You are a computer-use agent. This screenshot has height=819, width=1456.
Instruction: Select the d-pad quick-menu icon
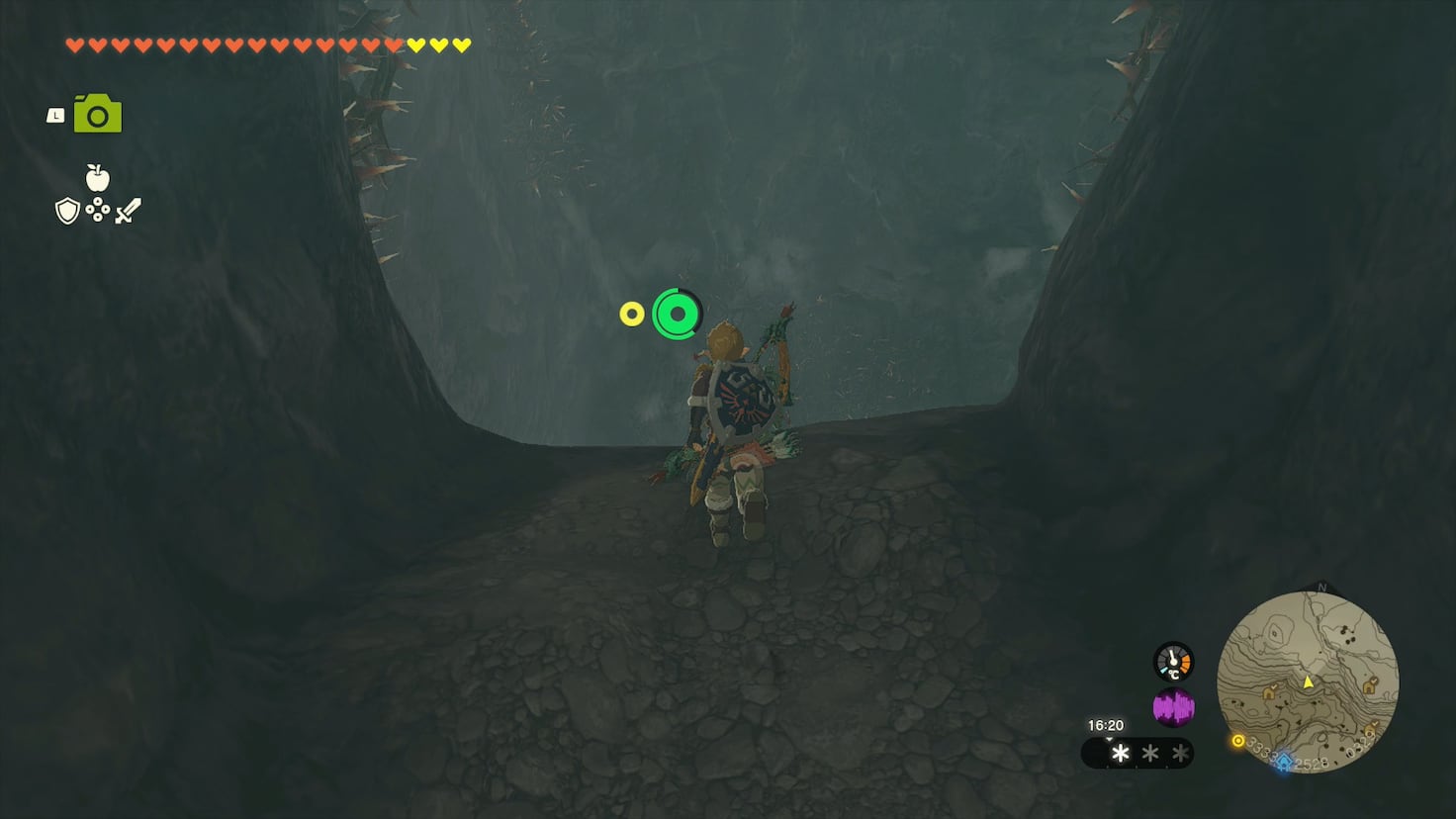(x=97, y=210)
